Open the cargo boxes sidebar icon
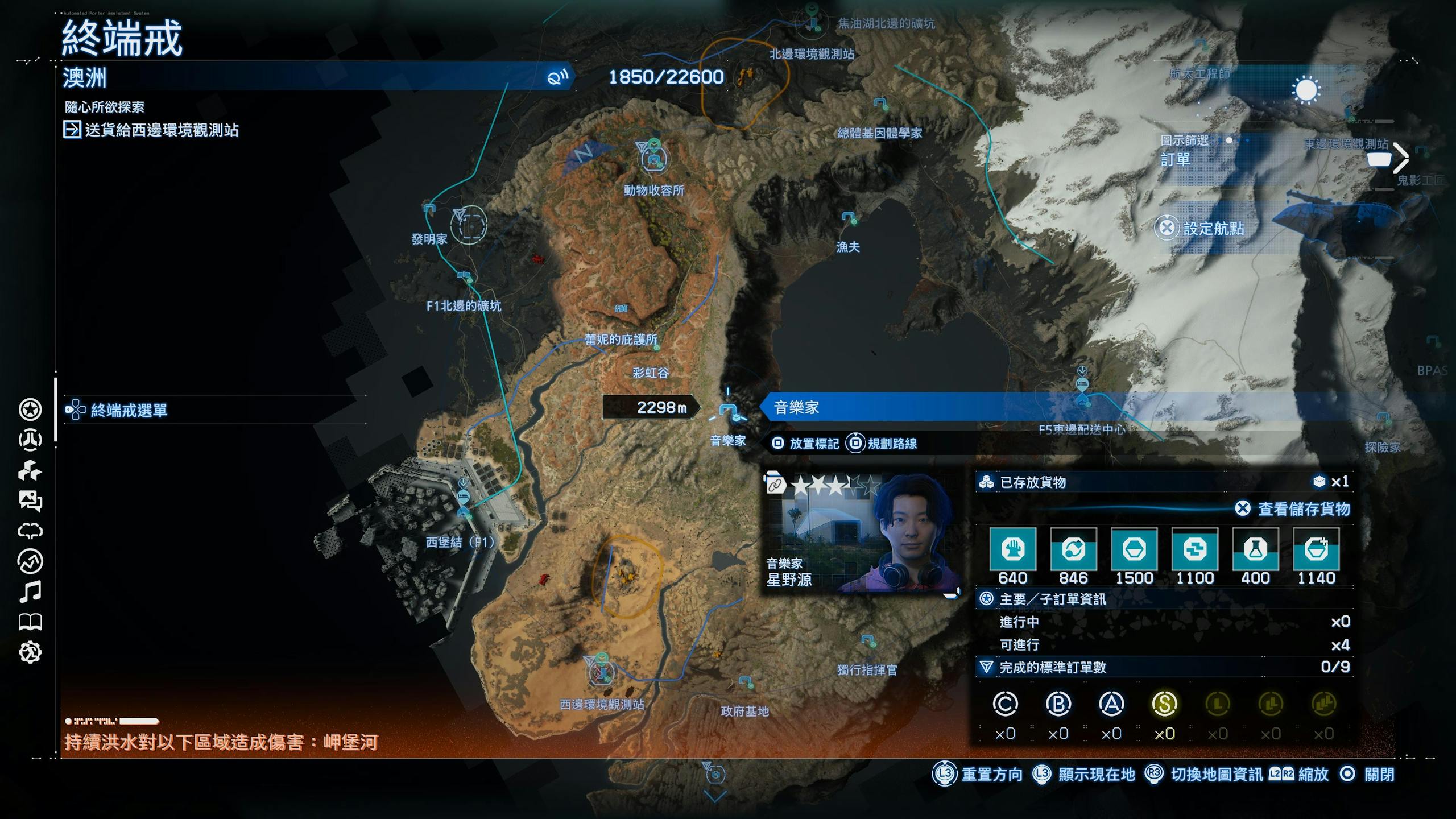 tap(30, 470)
